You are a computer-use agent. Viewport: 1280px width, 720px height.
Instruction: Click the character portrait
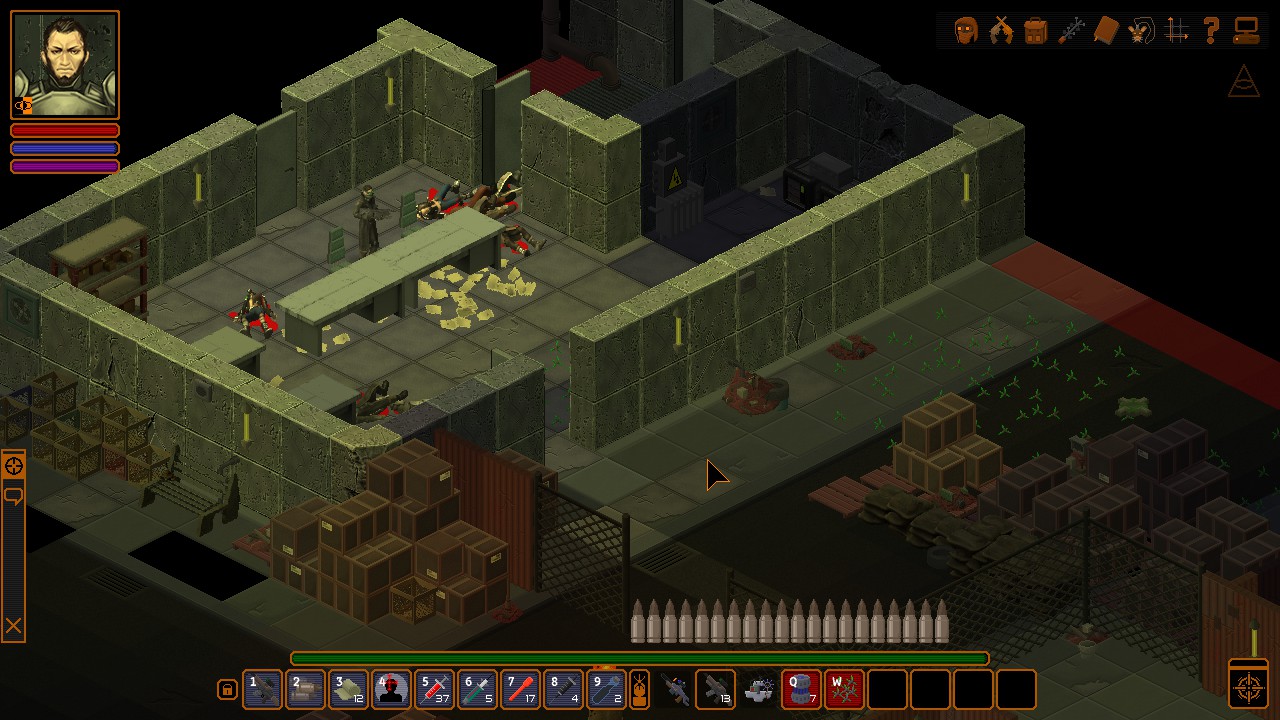(65, 65)
